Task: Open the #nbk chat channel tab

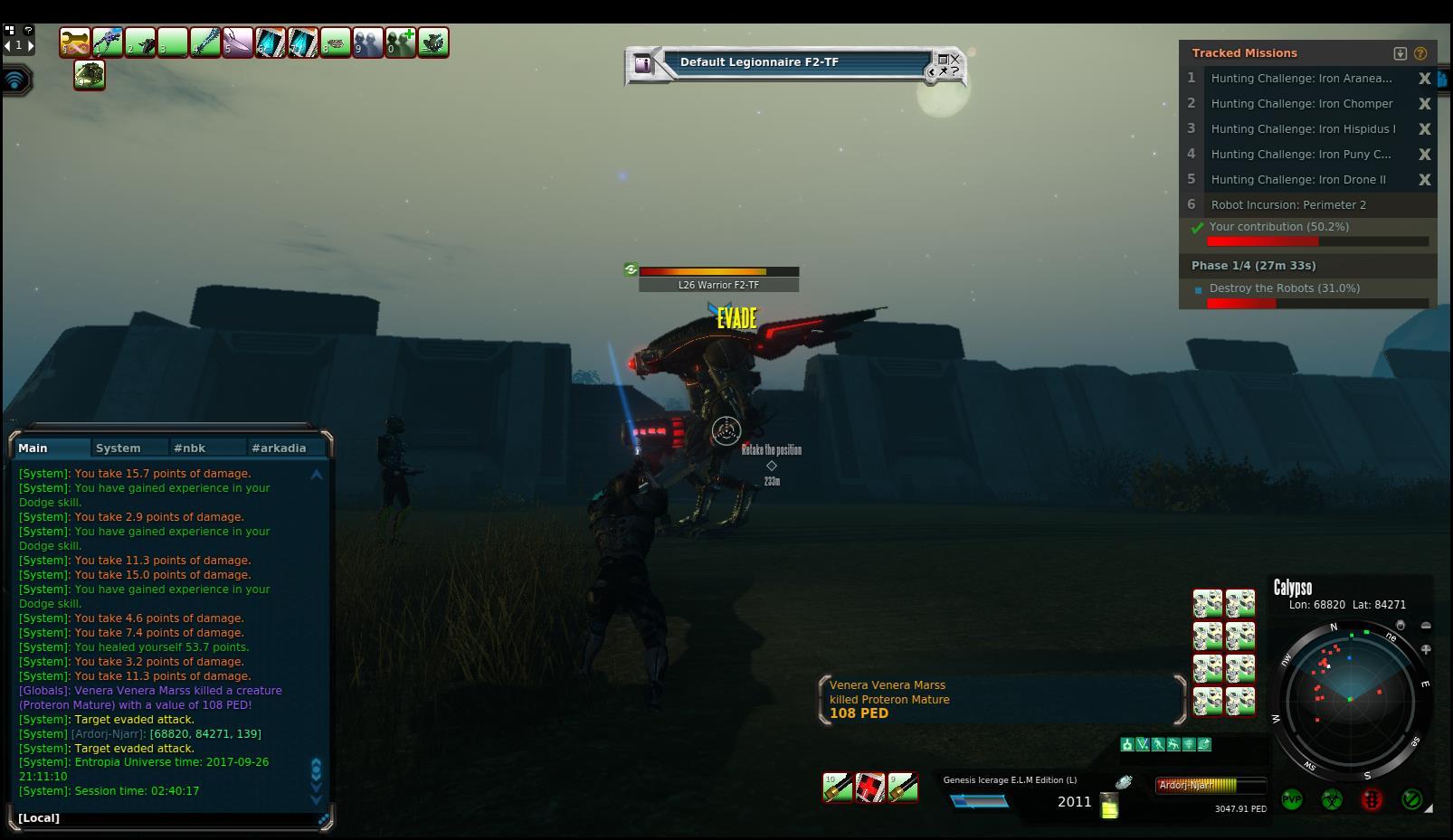Action: click(x=190, y=448)
